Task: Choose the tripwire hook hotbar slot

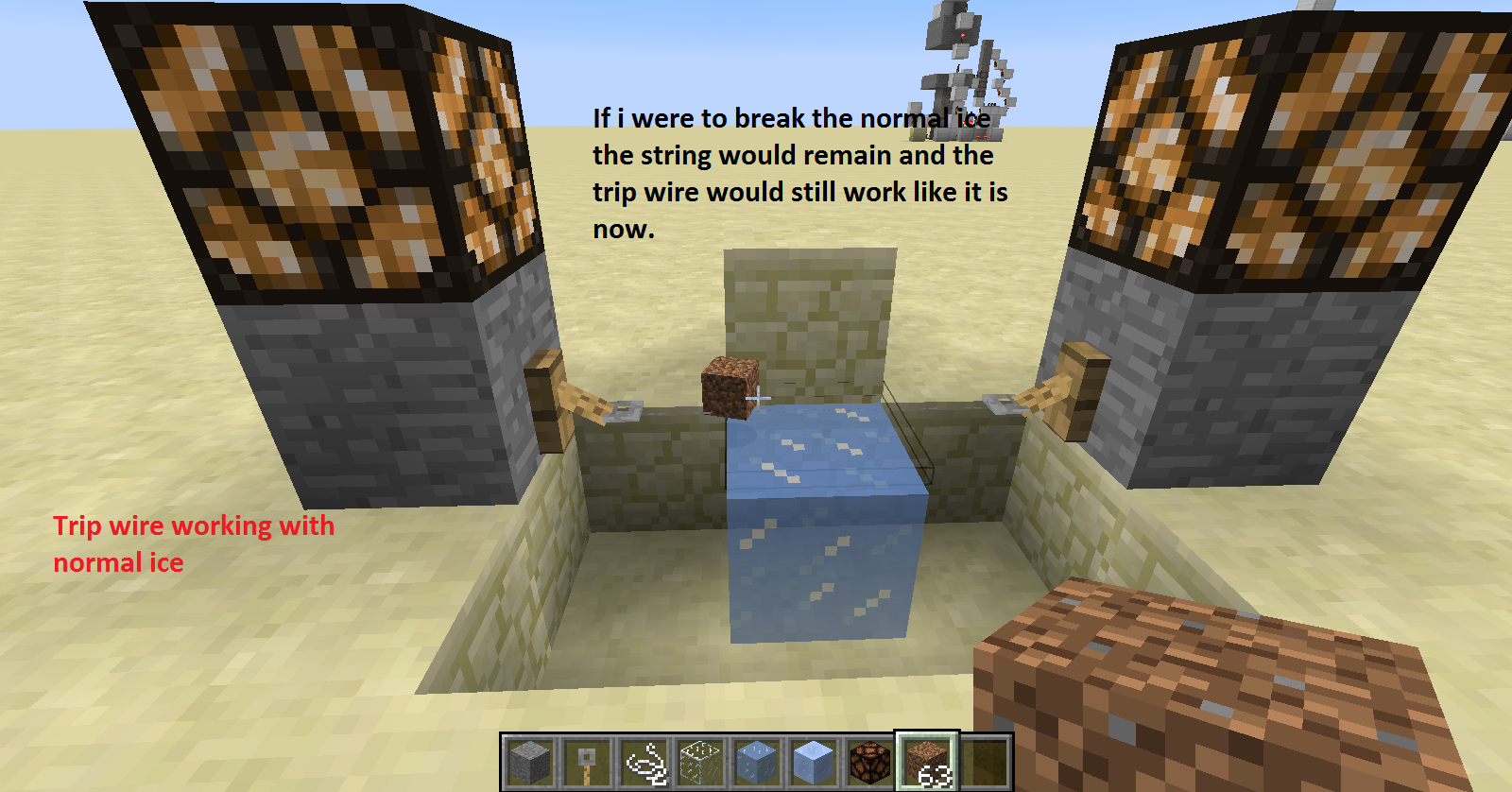Action: click(586, 762)
